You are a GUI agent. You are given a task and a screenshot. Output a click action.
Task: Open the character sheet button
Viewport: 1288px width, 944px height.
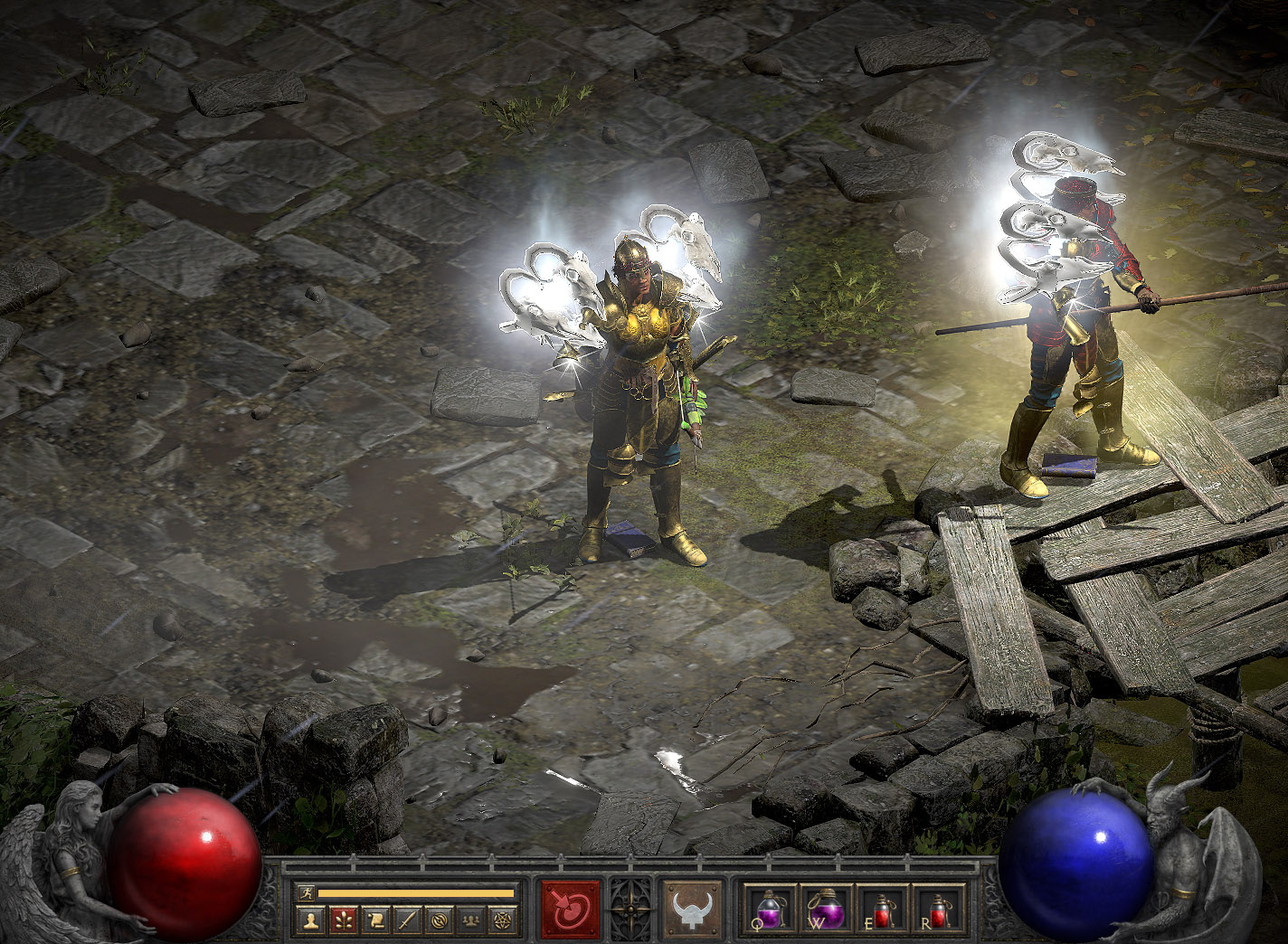point(311,920)
